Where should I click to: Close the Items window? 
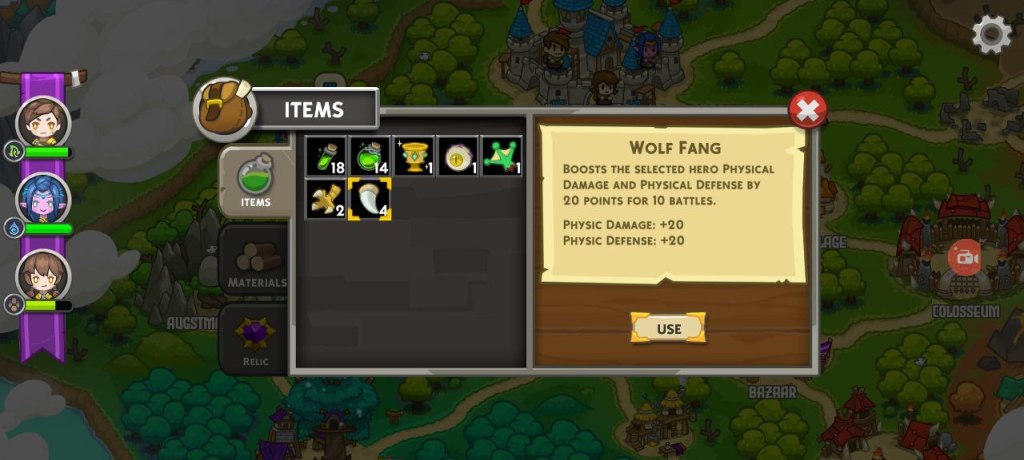[x=807, y=109]
